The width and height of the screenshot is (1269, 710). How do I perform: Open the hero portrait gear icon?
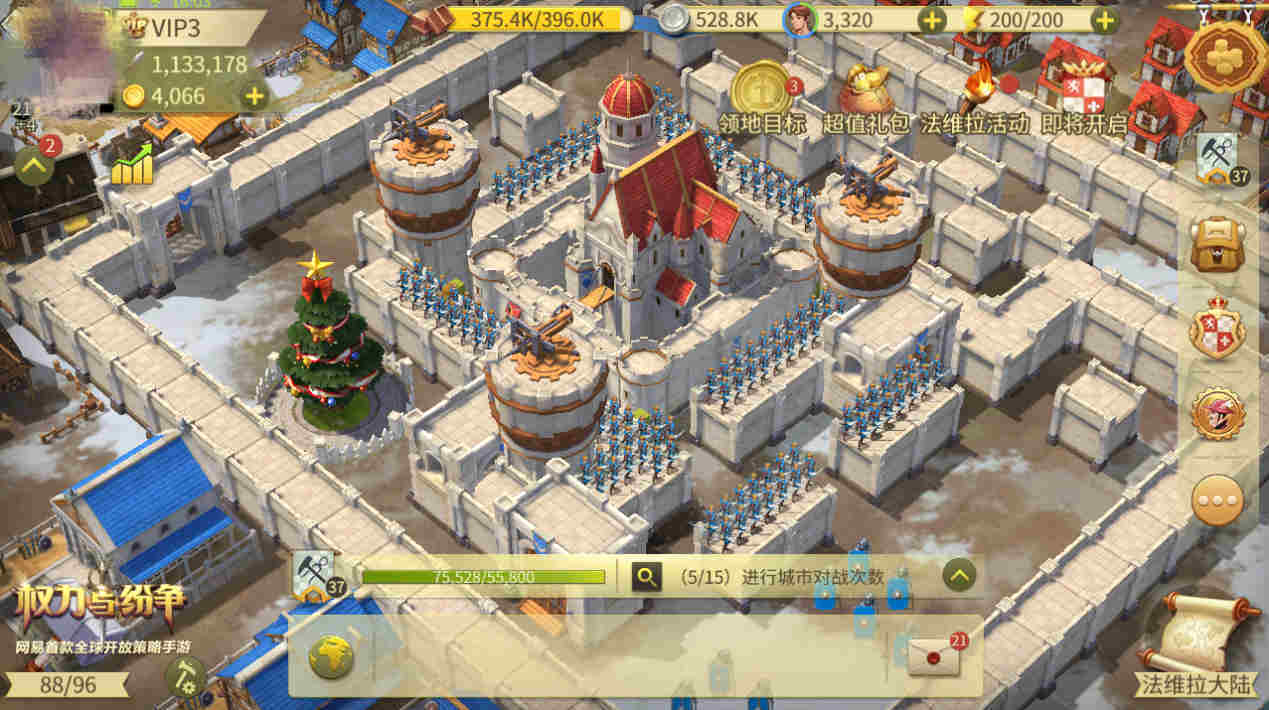pos(1217,413)
